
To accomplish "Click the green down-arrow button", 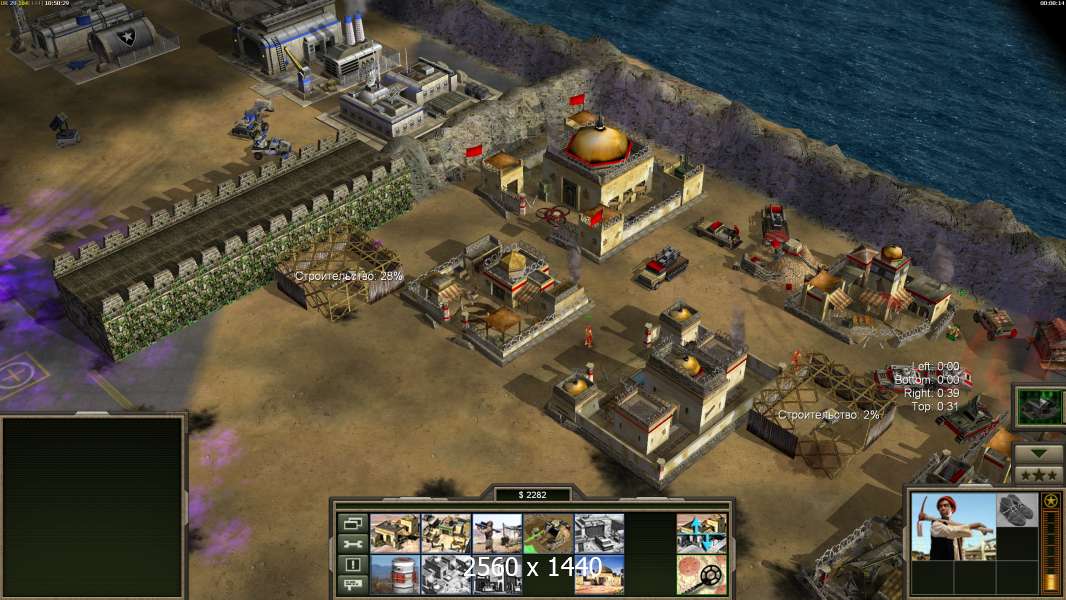I will (1038, 452).
